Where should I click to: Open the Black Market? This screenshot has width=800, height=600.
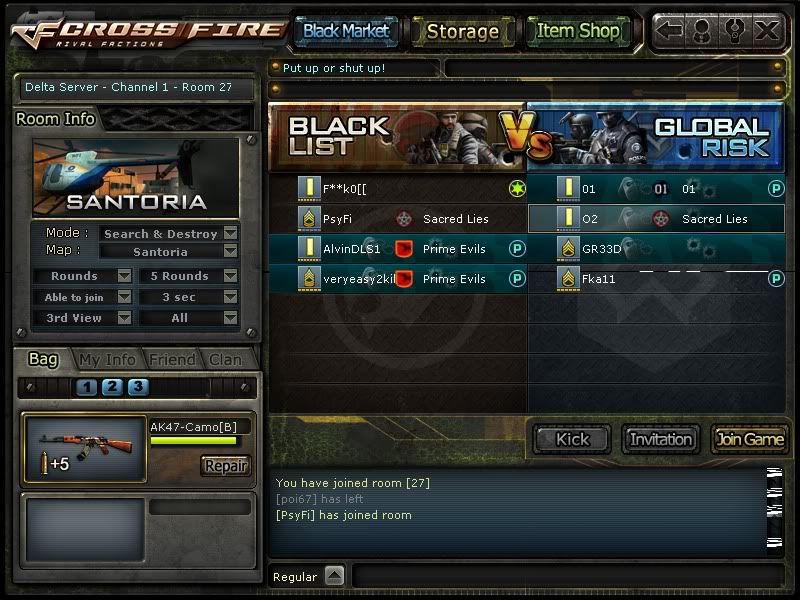346,31
